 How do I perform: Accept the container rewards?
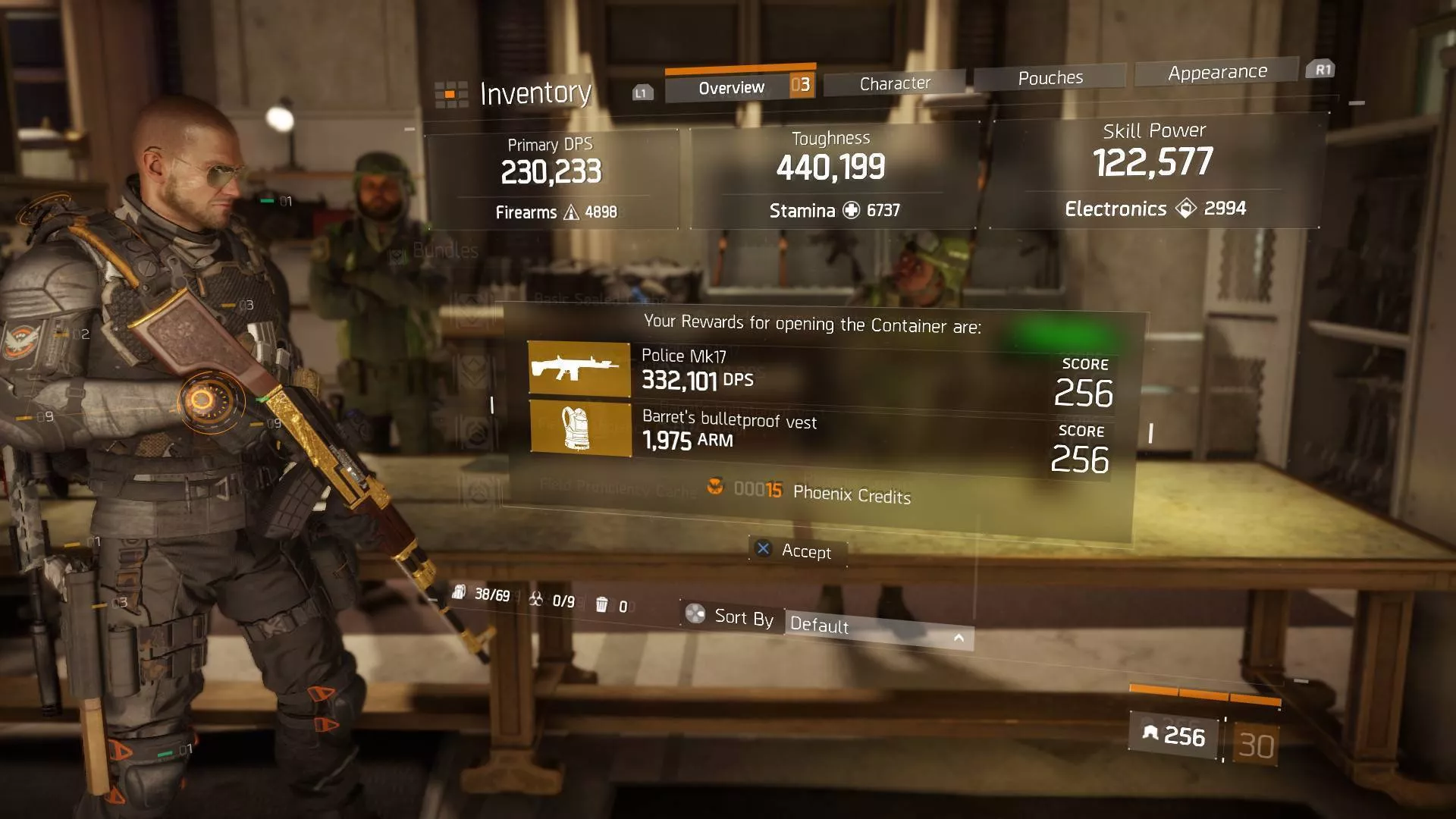click(x=798, y=551)
